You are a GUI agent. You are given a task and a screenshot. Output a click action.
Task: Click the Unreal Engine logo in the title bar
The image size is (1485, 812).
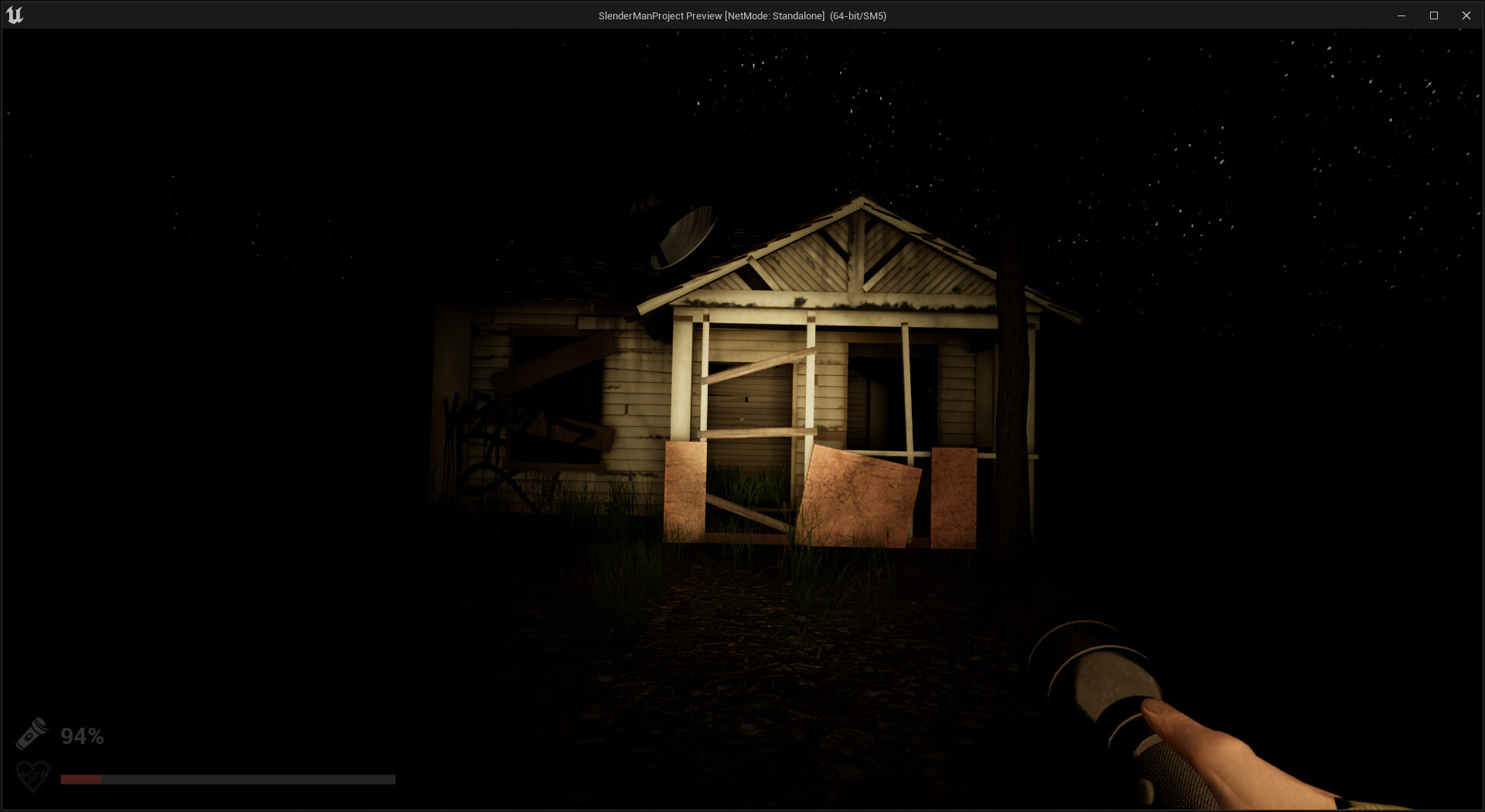pos(15,14)
